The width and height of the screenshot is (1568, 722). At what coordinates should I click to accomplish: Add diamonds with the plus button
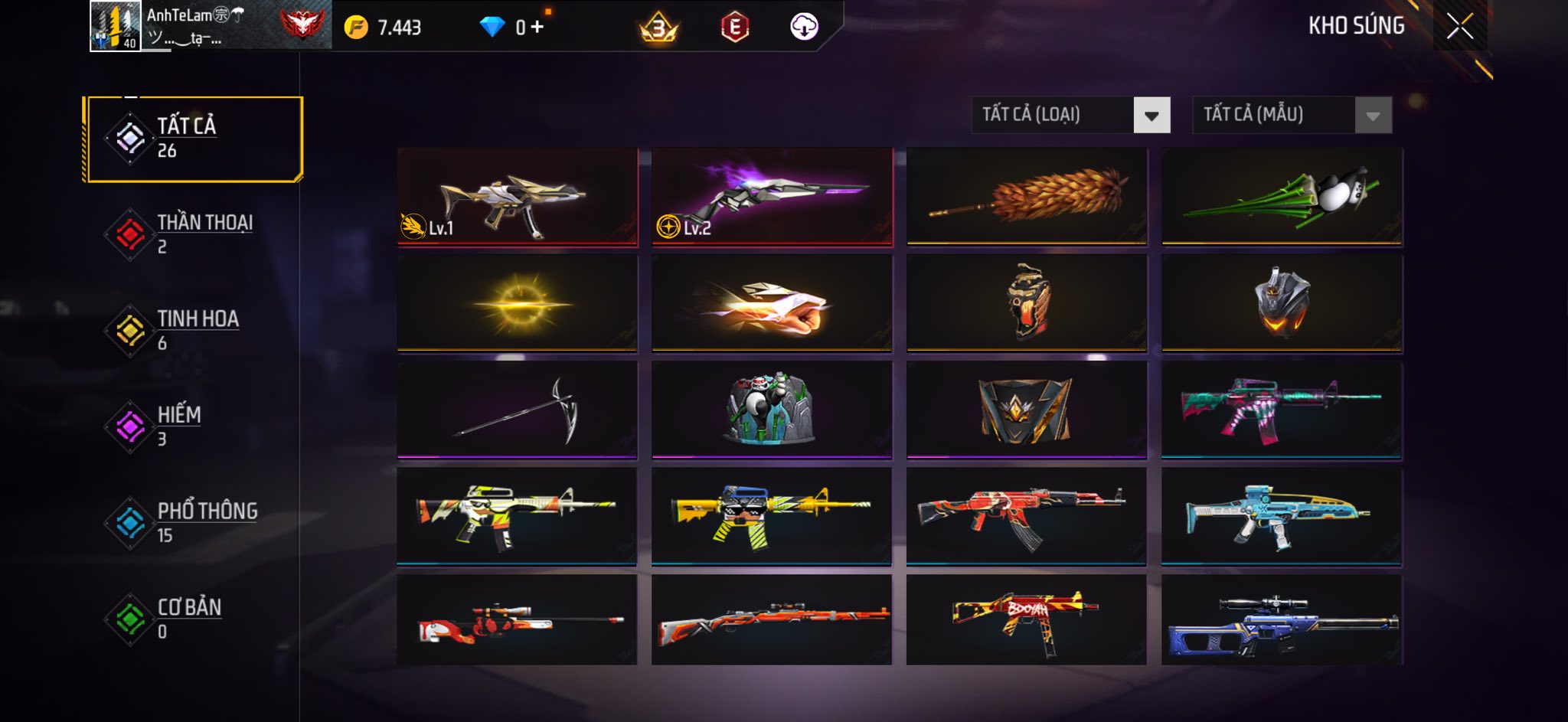[537, 28]
